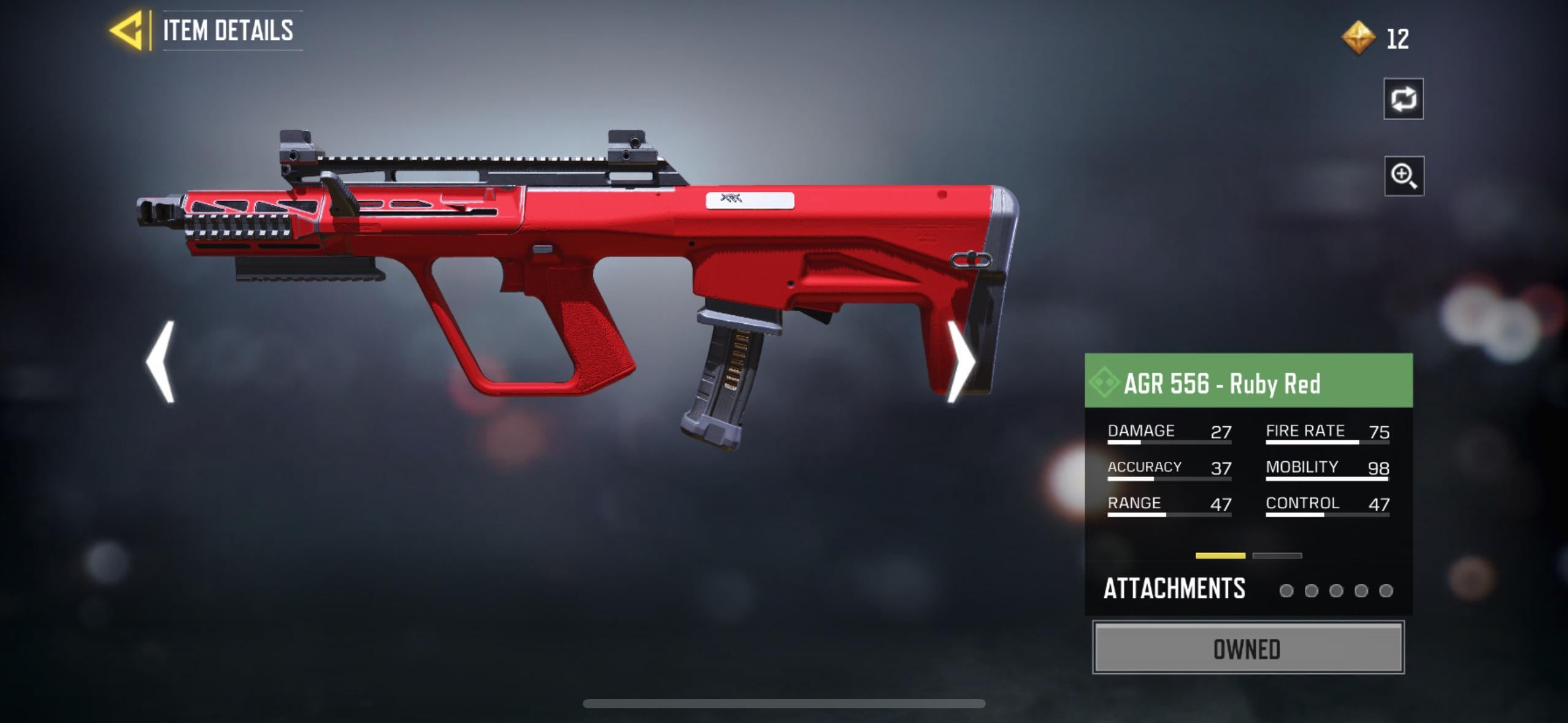
Task: Click the rotate/refresh weapon view icon
Action: [1404, 99]
